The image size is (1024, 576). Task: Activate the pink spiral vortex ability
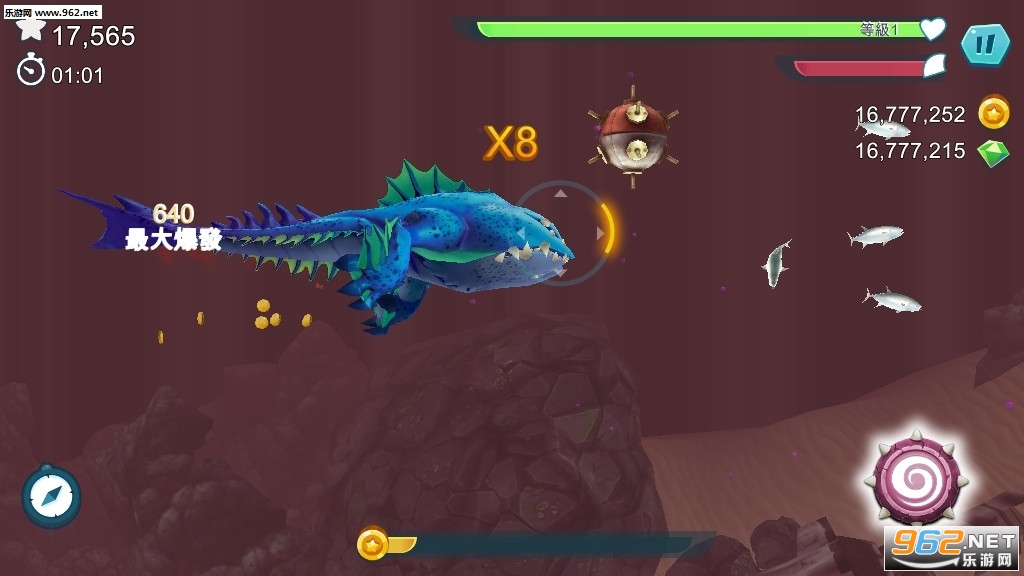(x=915, y=480)
